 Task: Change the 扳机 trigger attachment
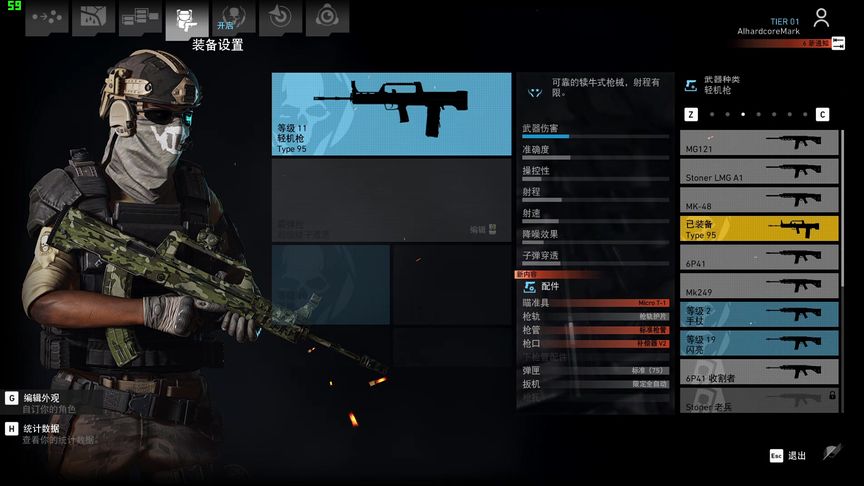(x=595, y=384)
